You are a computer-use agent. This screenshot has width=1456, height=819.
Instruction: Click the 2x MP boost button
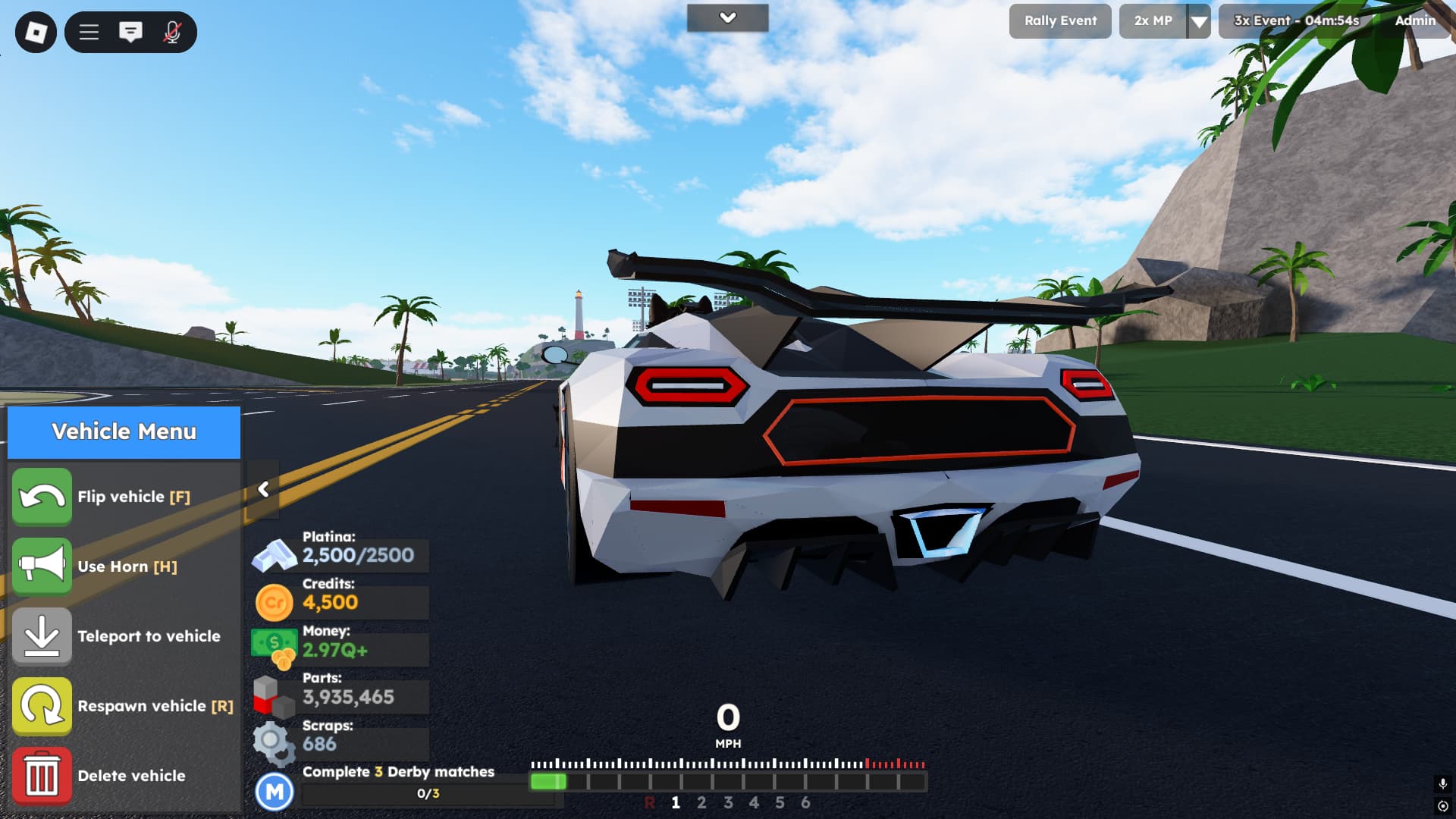coord(1153,21)
